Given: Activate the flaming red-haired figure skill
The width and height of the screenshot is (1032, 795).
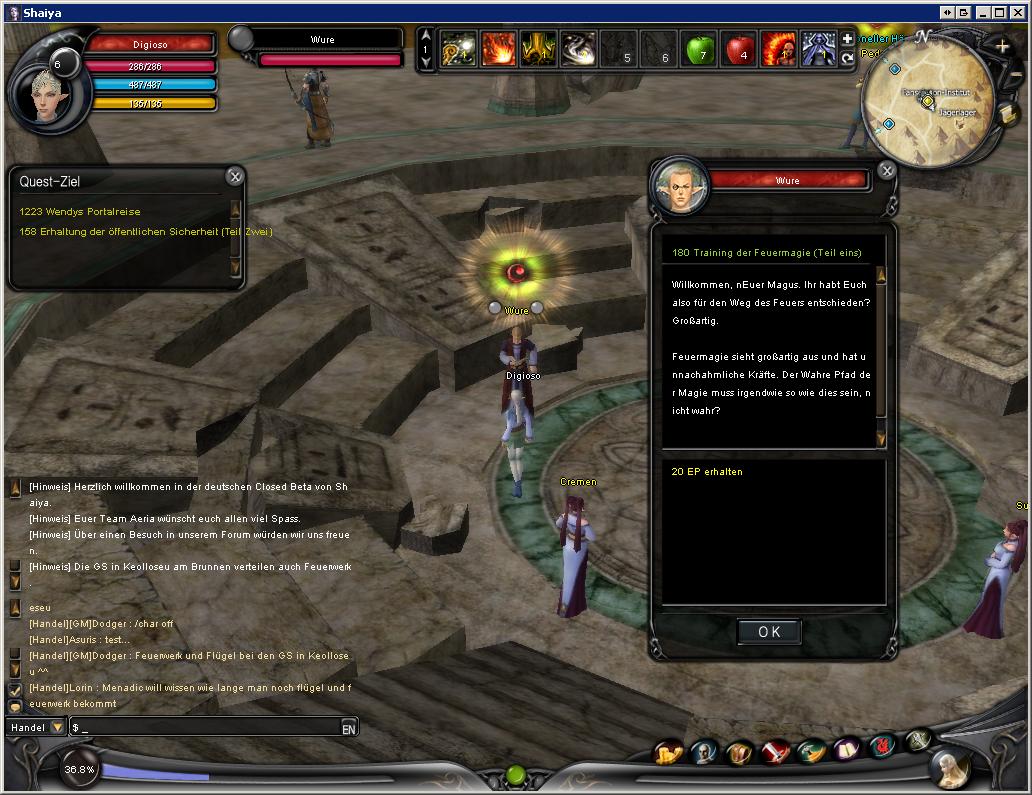Looking at the screenshot, I should 778,49.
